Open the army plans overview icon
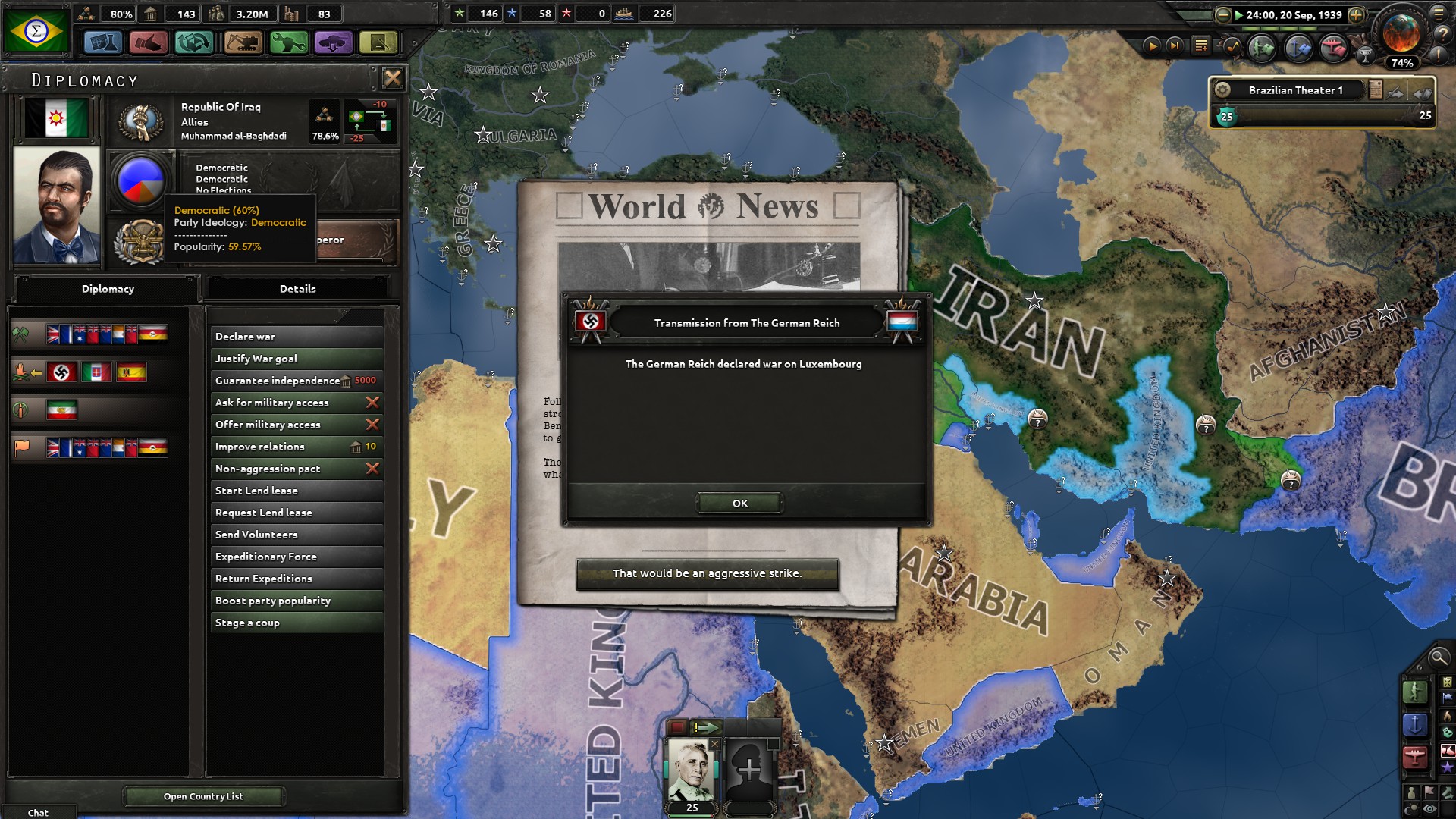1456x819 pixels. [1261, 47]
